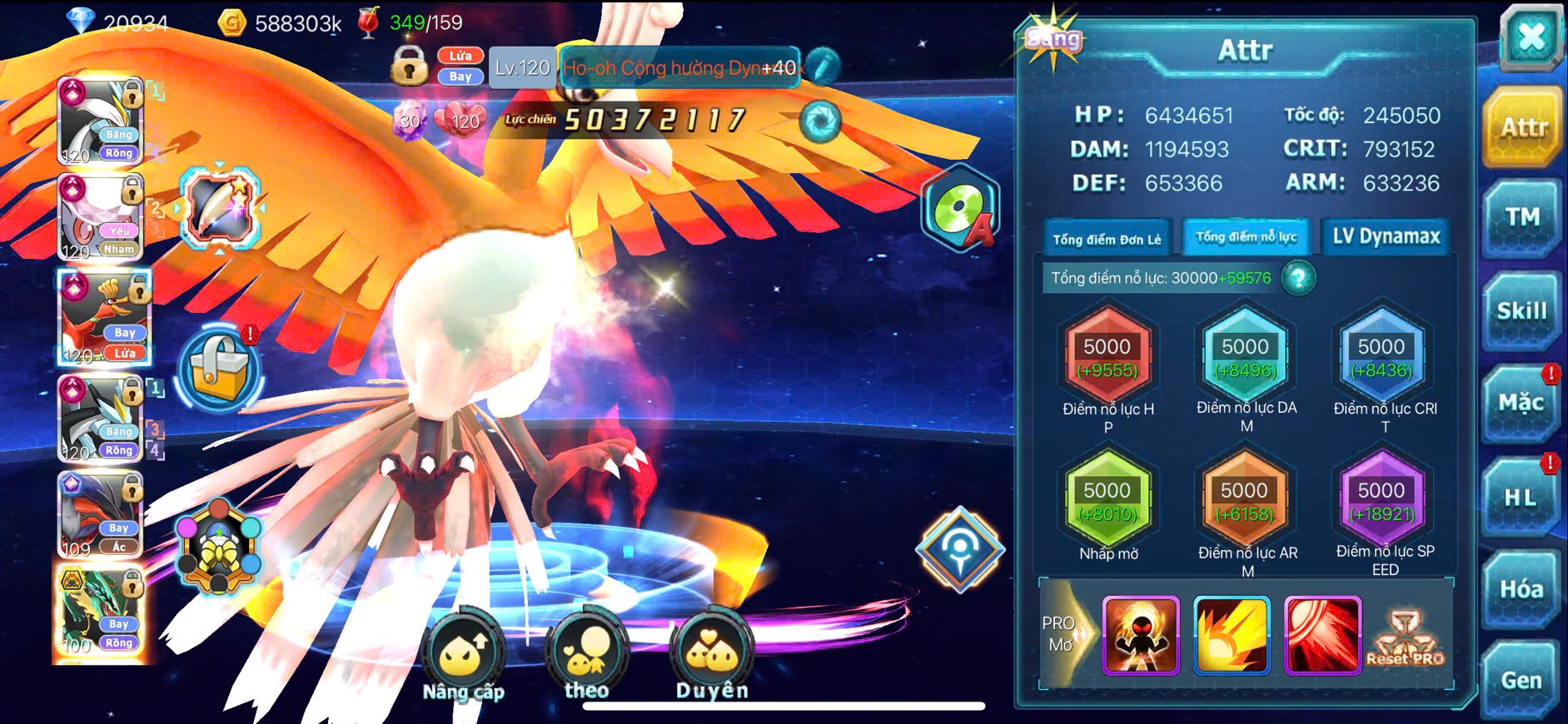Edit the Pokémon name with the pencil icon
The height and width of the screenshot is (724, 1568).
coord(822,67)
